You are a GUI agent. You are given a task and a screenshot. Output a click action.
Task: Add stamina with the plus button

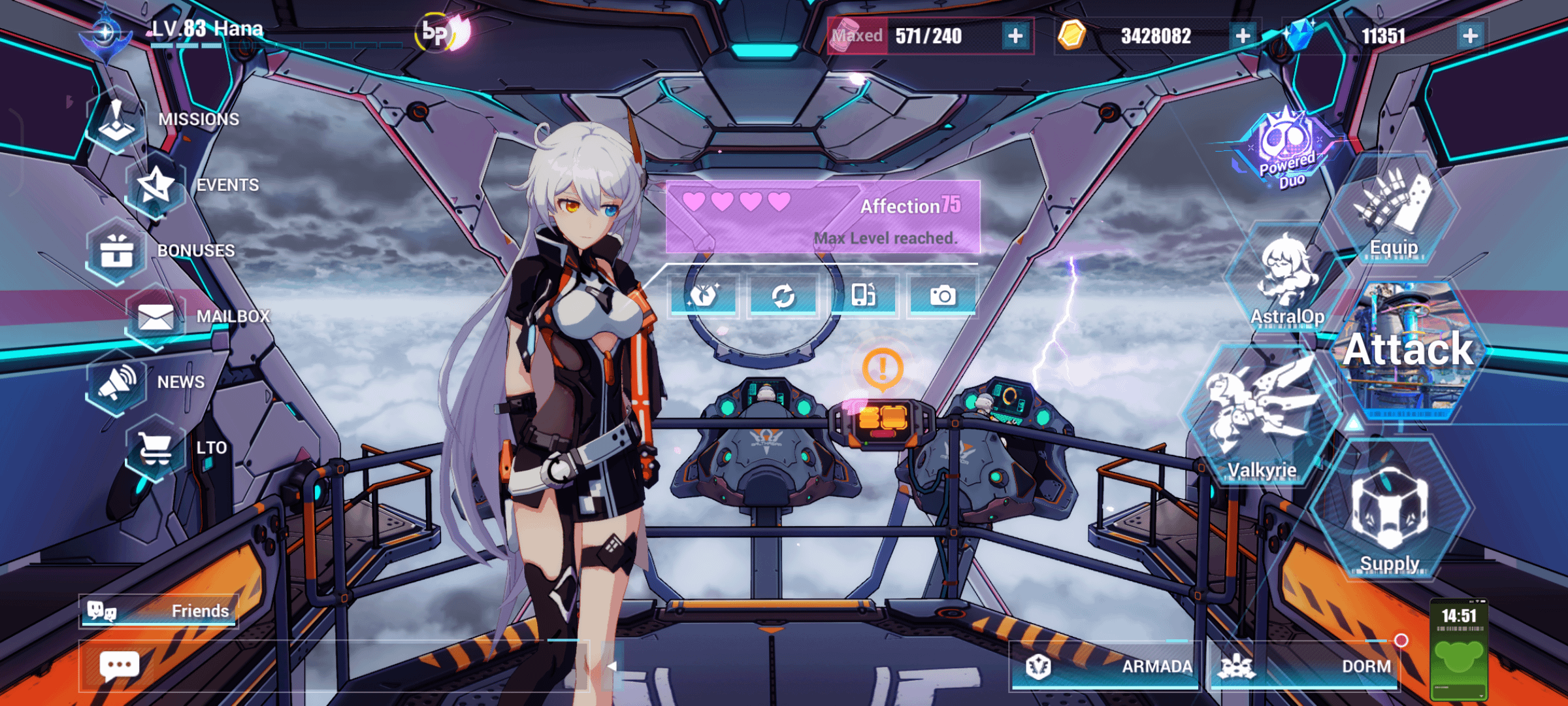click(1015, 36)
